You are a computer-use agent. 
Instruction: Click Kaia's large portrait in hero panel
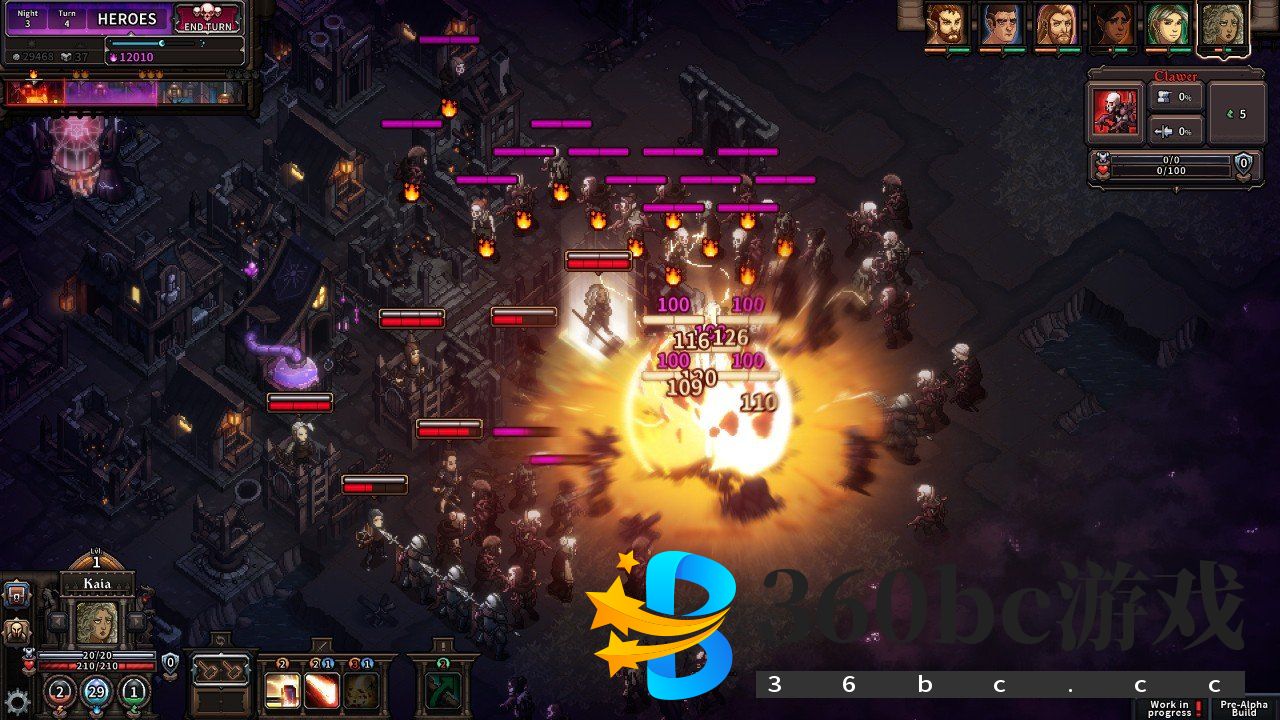click(97, 624)
